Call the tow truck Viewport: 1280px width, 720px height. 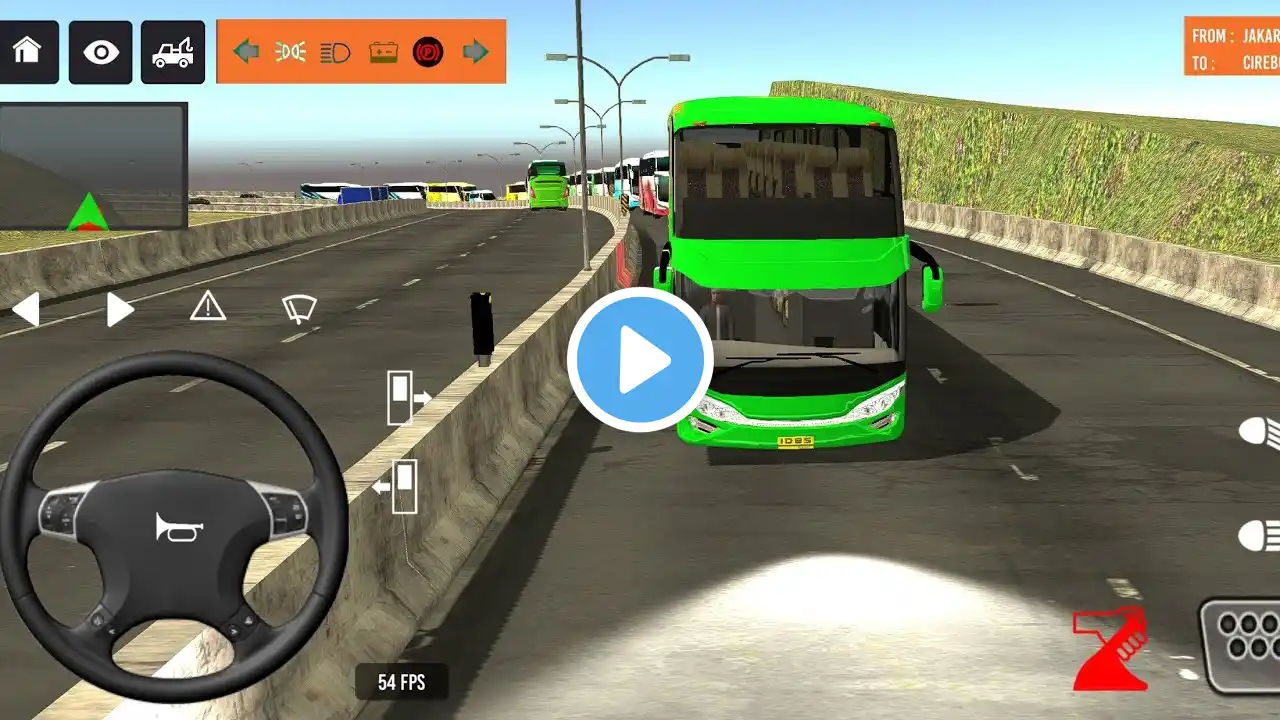click(173, 52)
